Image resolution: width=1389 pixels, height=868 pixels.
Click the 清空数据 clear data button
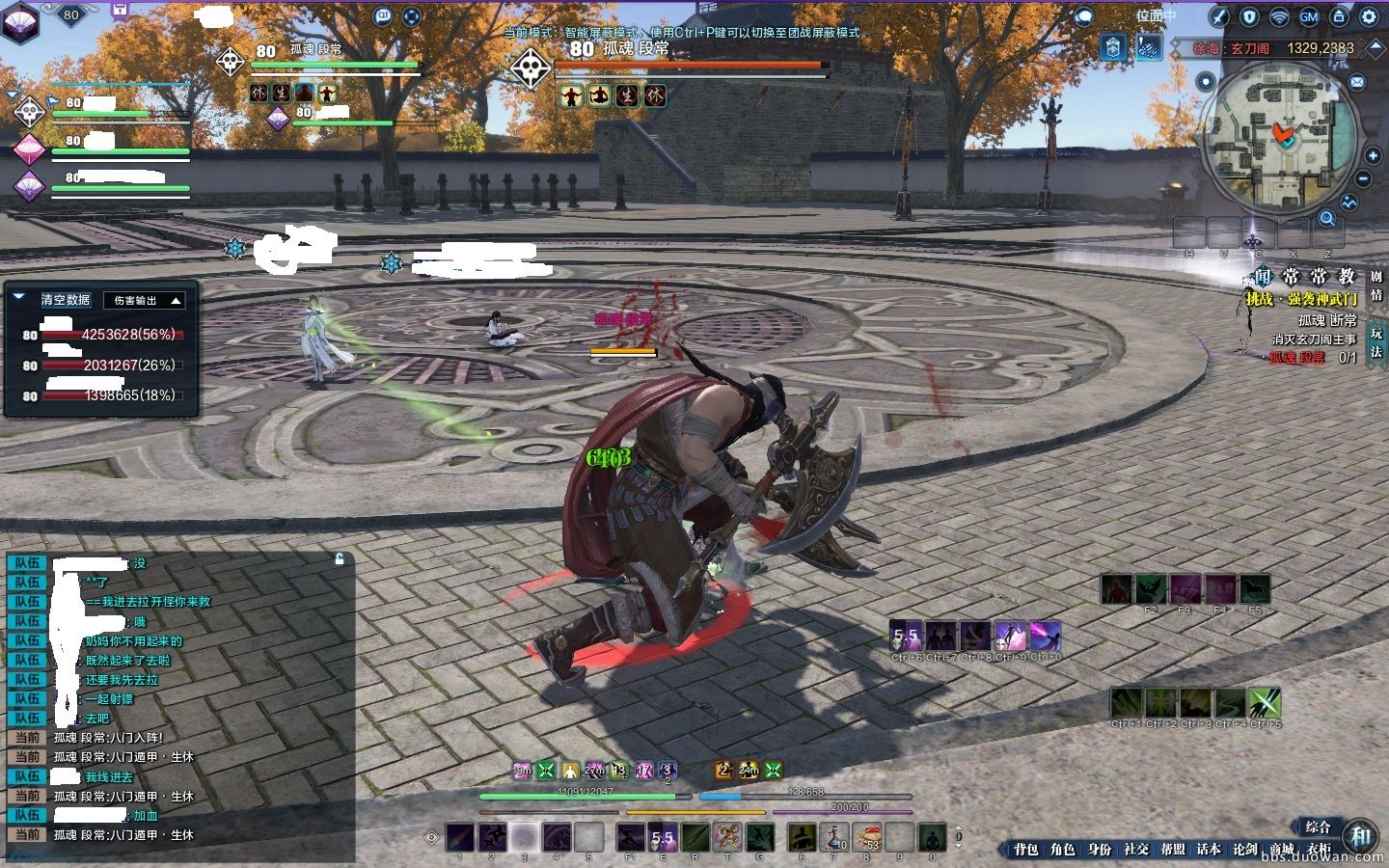pyautogui.click(x=65, y=300)
